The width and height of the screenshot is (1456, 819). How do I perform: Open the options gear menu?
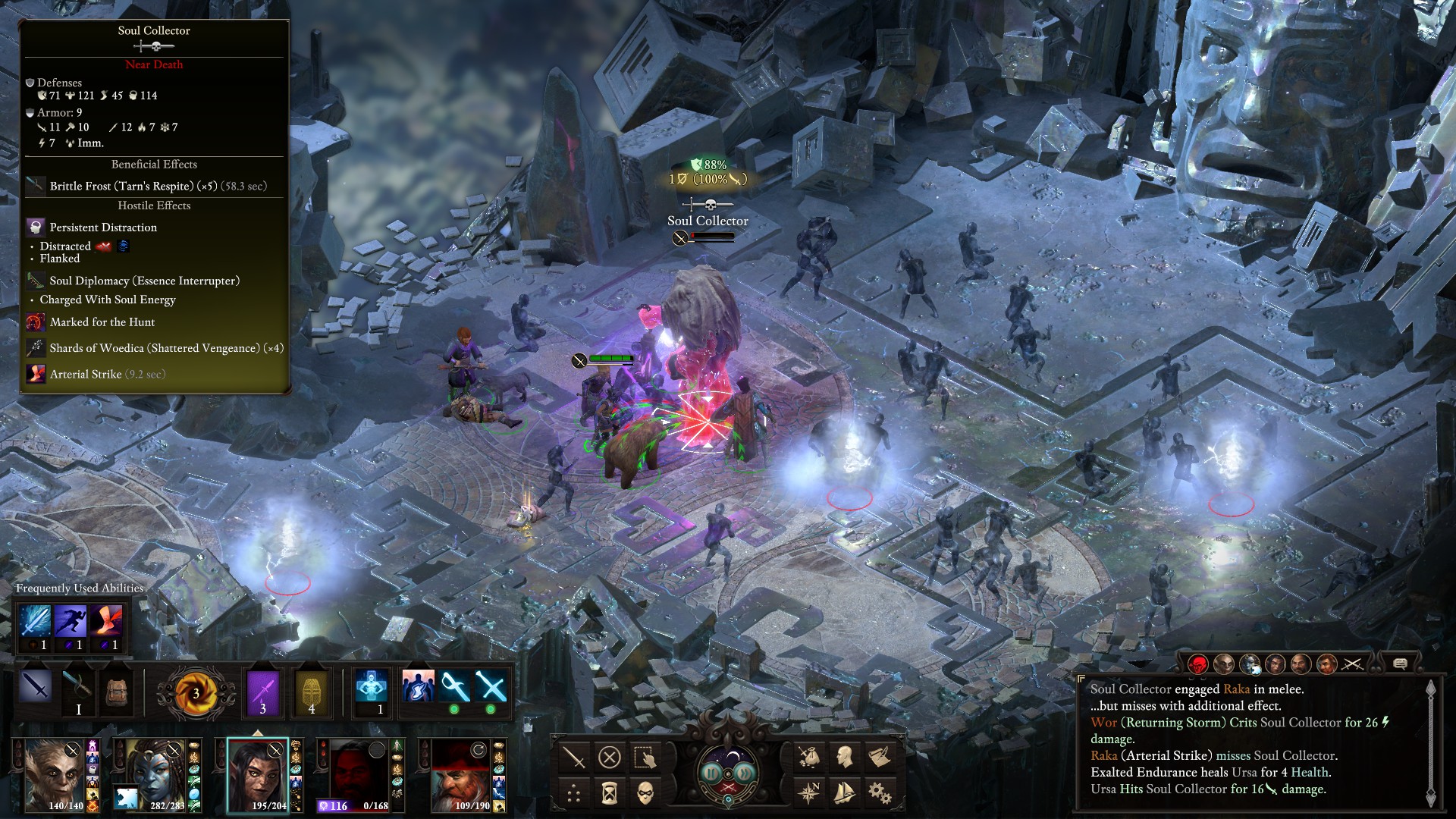[x=880, y=793]
